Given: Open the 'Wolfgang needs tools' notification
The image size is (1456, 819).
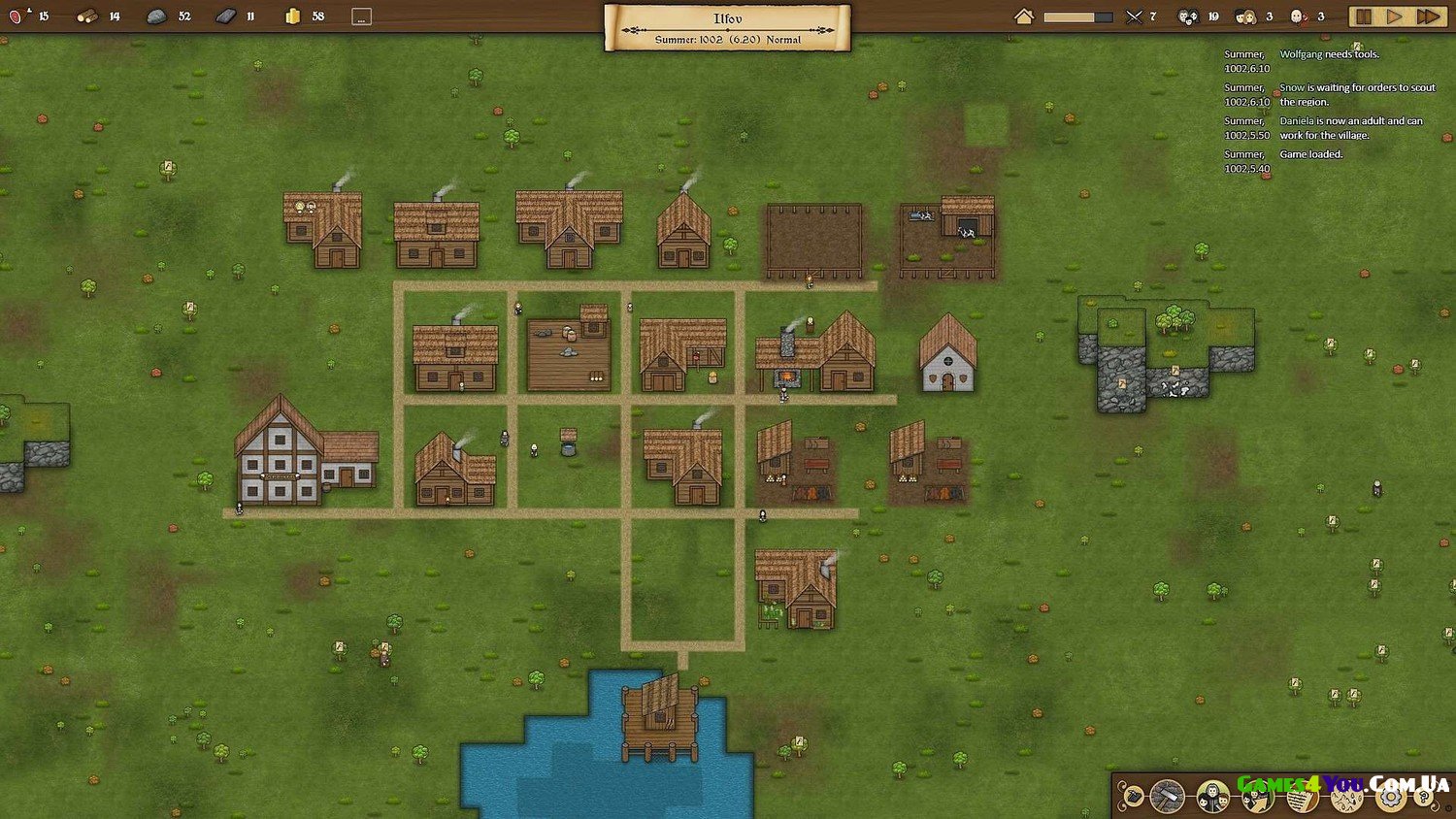Looking at the screenshot, I should click(1329, 54).
